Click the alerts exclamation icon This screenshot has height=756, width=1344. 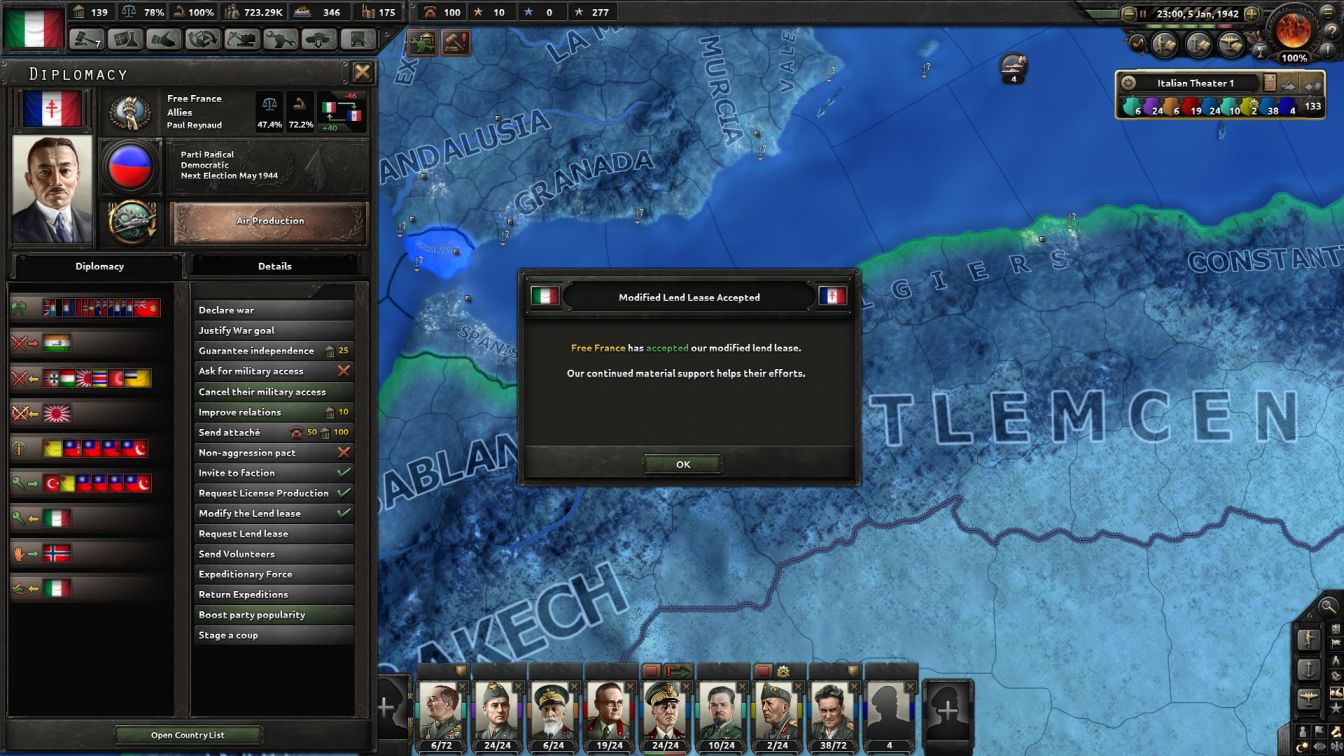click(1326, 50)
